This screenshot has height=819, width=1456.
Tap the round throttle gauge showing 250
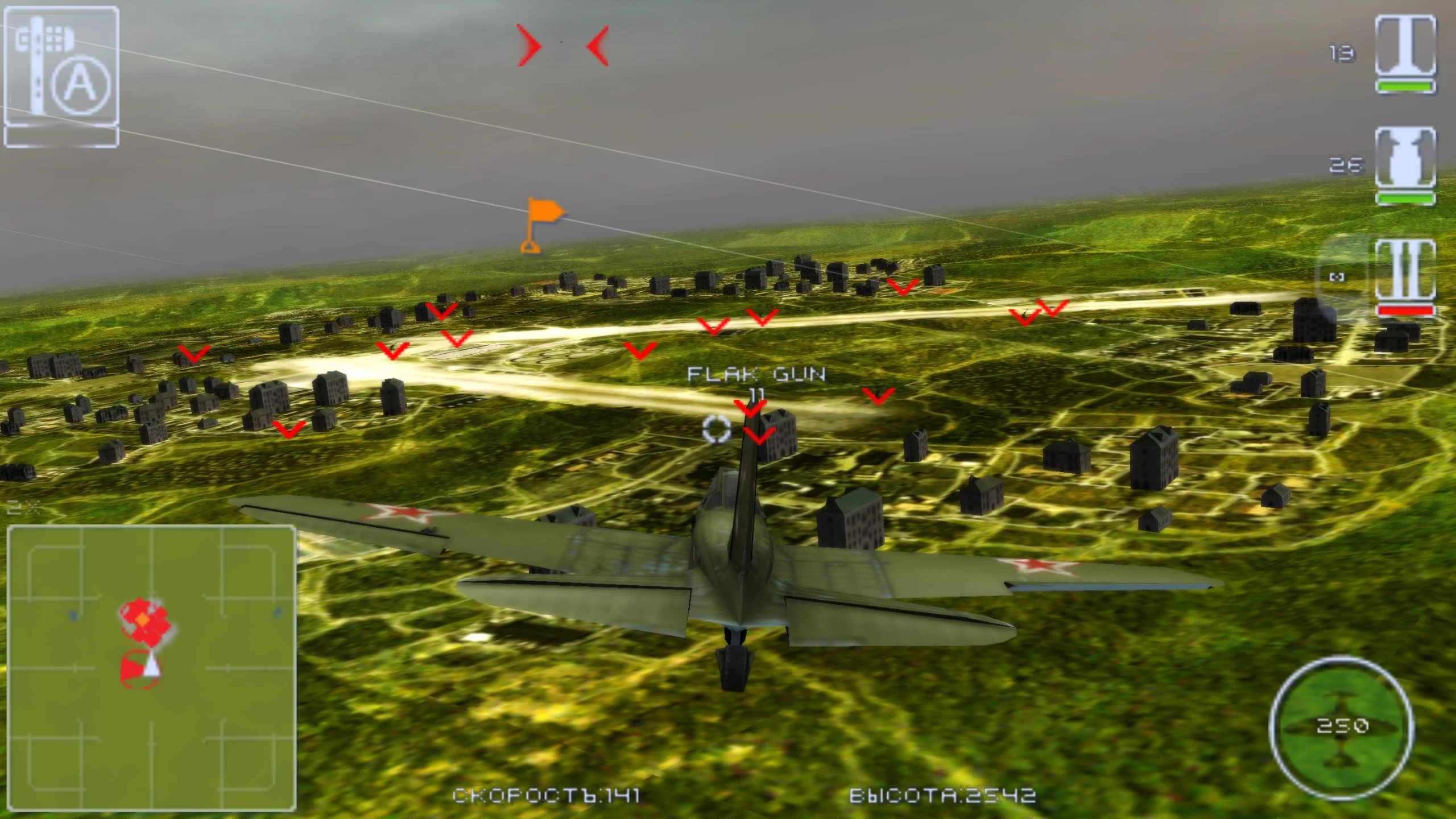[1341, 726]
